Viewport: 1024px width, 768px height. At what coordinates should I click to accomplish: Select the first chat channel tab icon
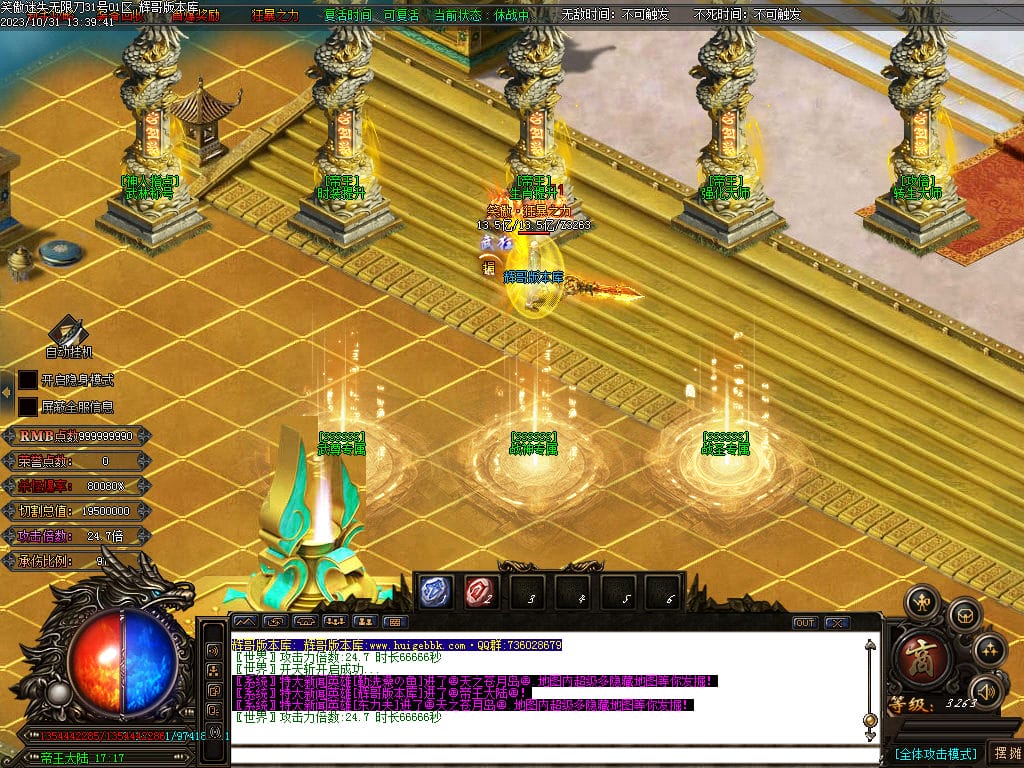[x=245, y=622]
